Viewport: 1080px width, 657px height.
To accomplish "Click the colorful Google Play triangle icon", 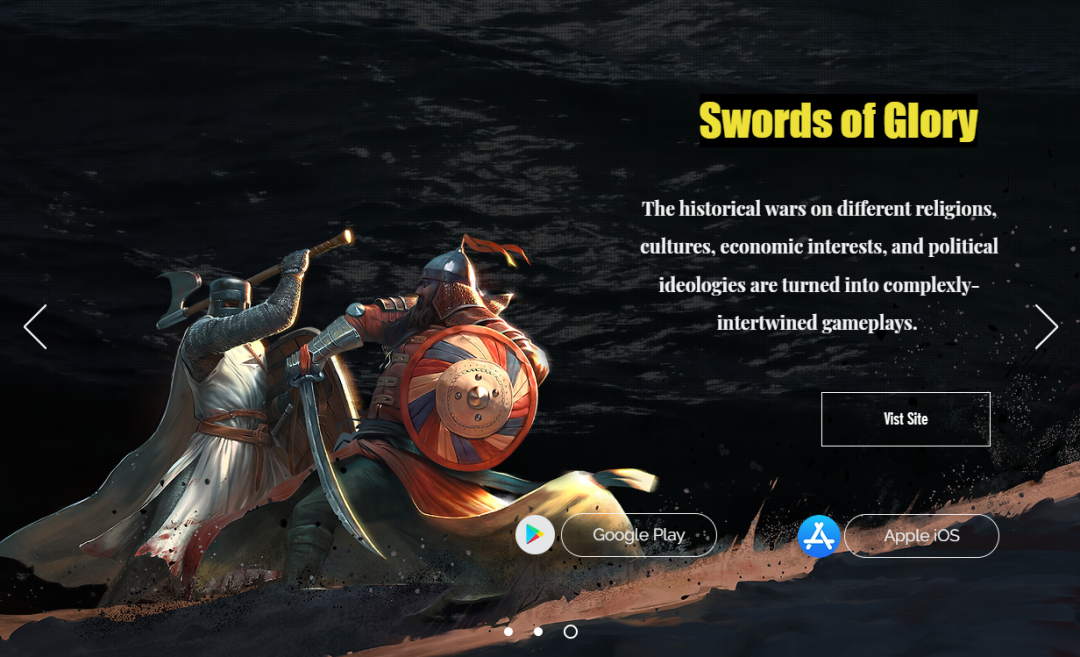I will point(535,535).
